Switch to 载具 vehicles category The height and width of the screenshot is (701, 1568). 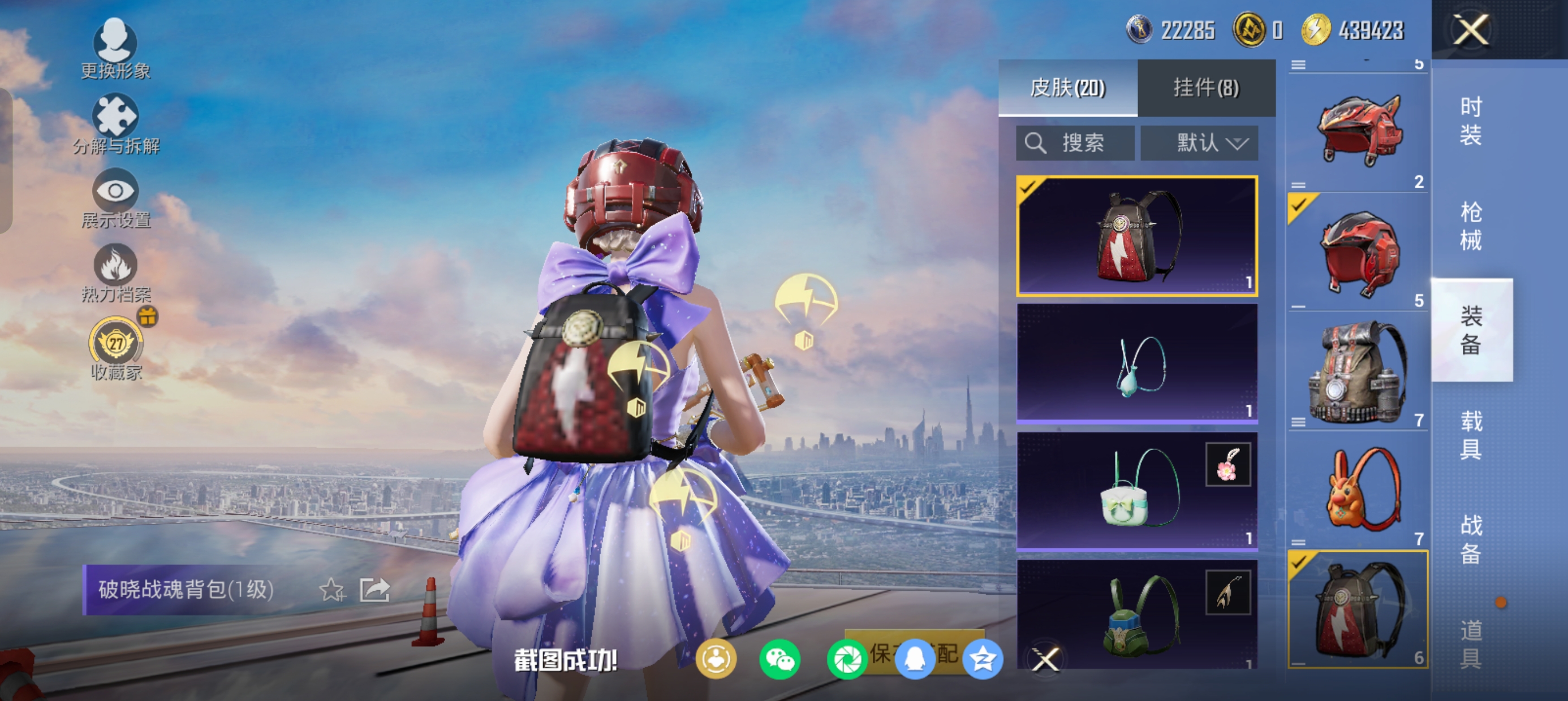click(1471, 435)
